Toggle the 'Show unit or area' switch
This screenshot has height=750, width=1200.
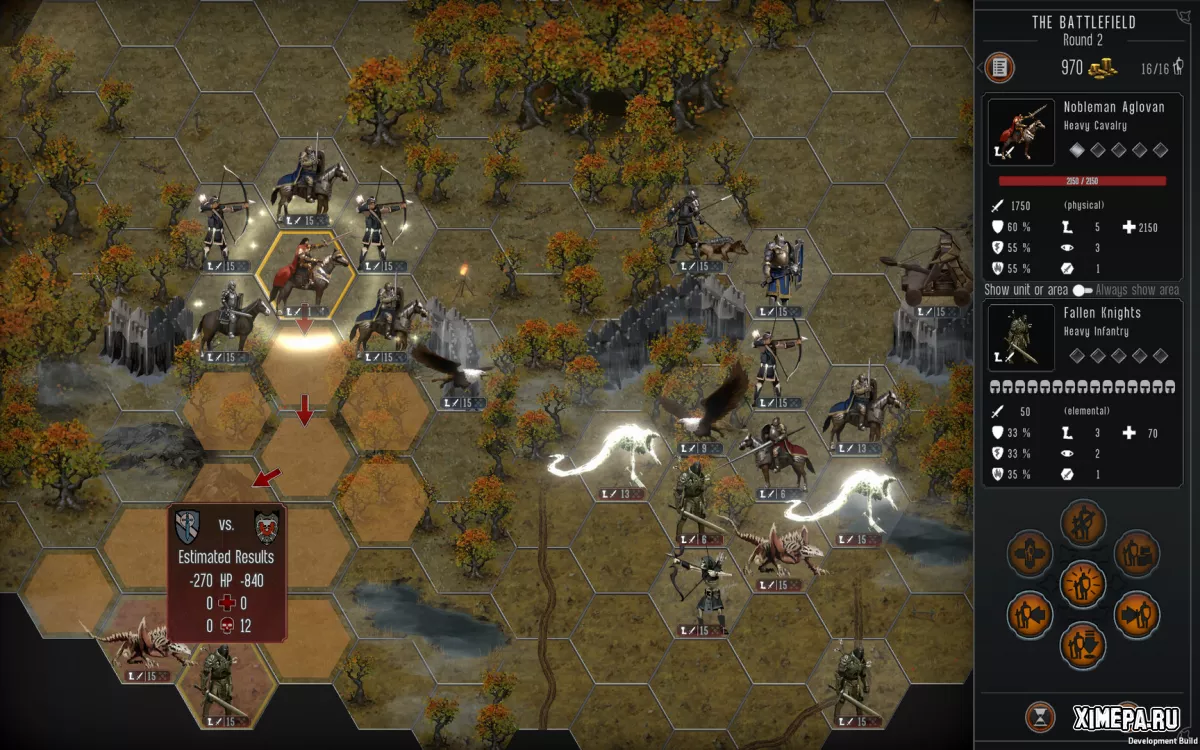tap(1082, 290)
